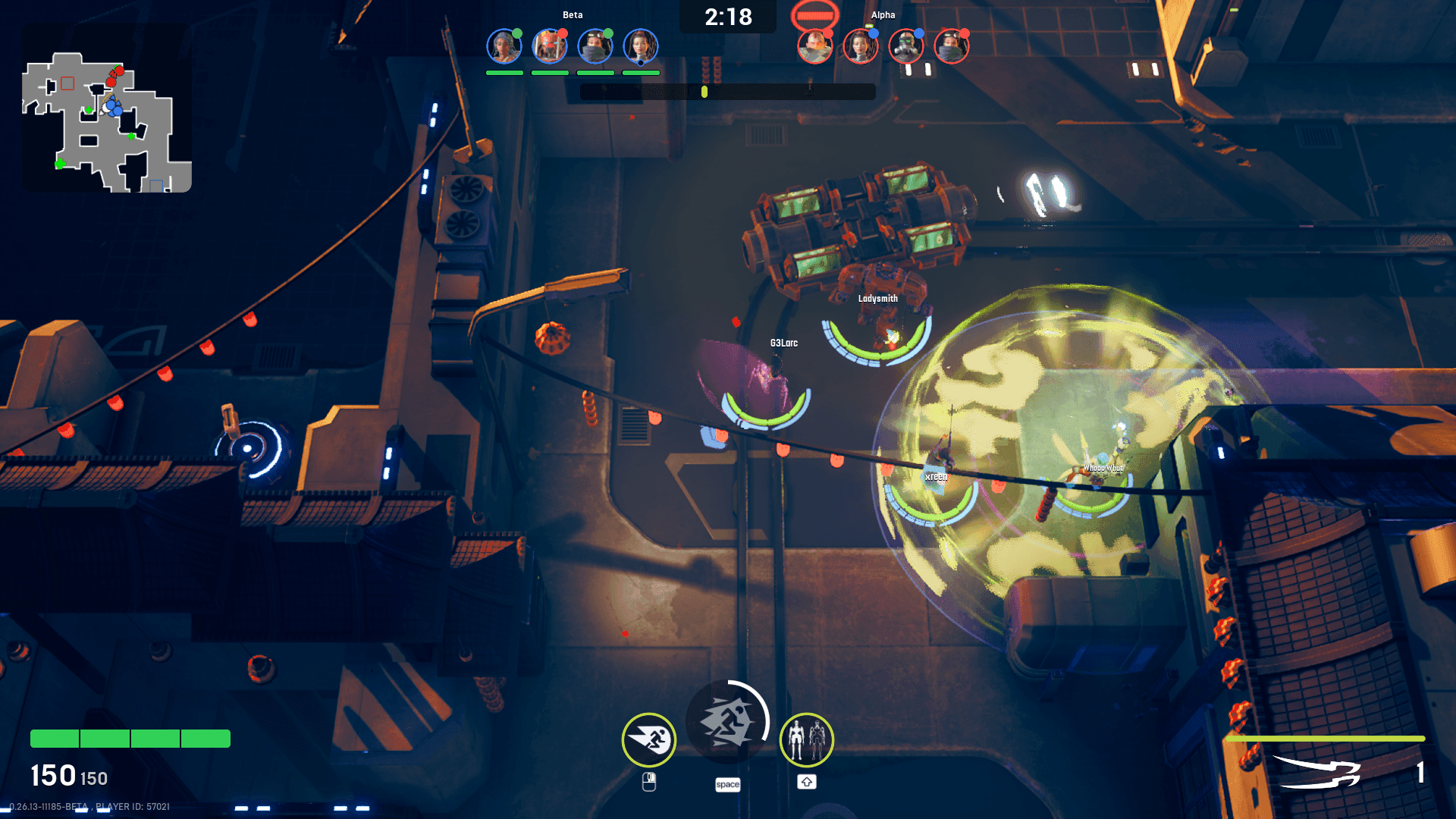
Task: Select Alpha's dark-haired woman portrait
Action: click(x=861, y=46)
